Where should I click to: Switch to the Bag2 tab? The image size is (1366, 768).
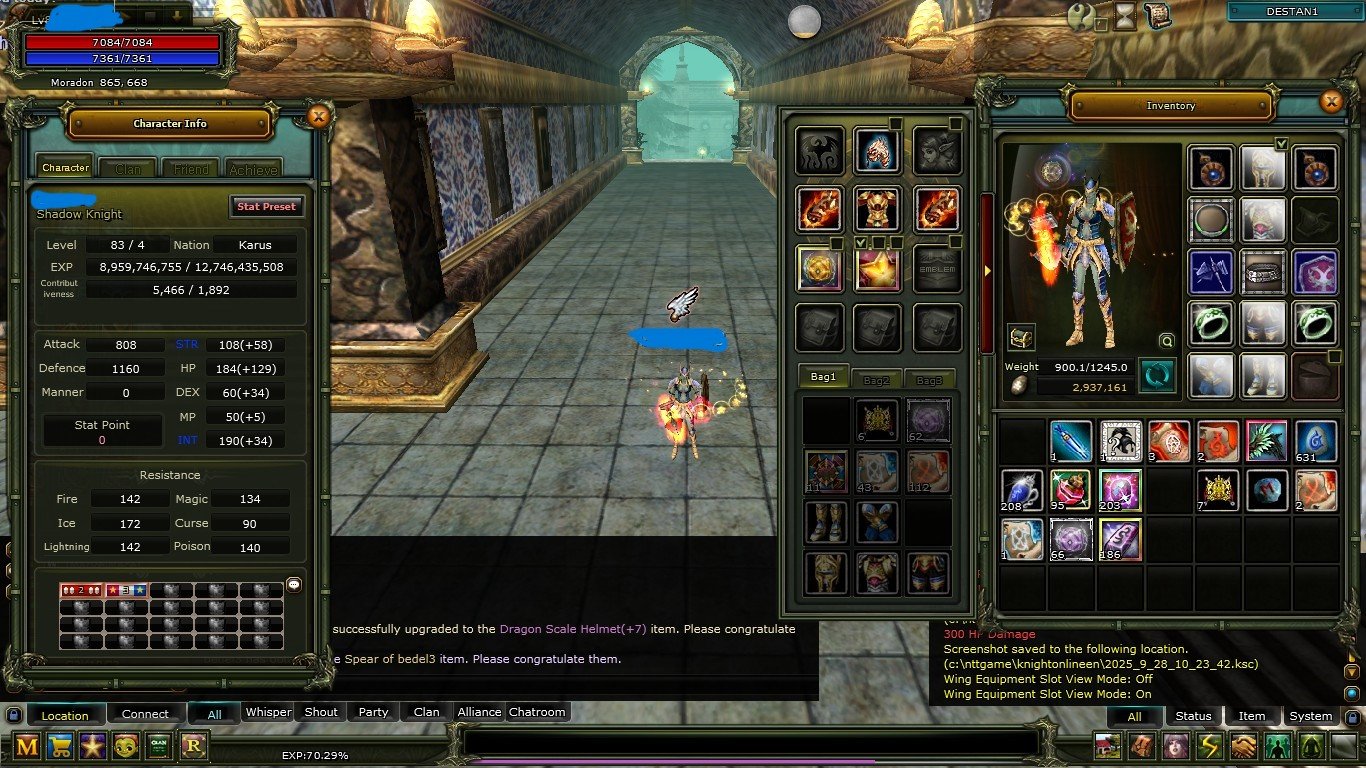876,379
